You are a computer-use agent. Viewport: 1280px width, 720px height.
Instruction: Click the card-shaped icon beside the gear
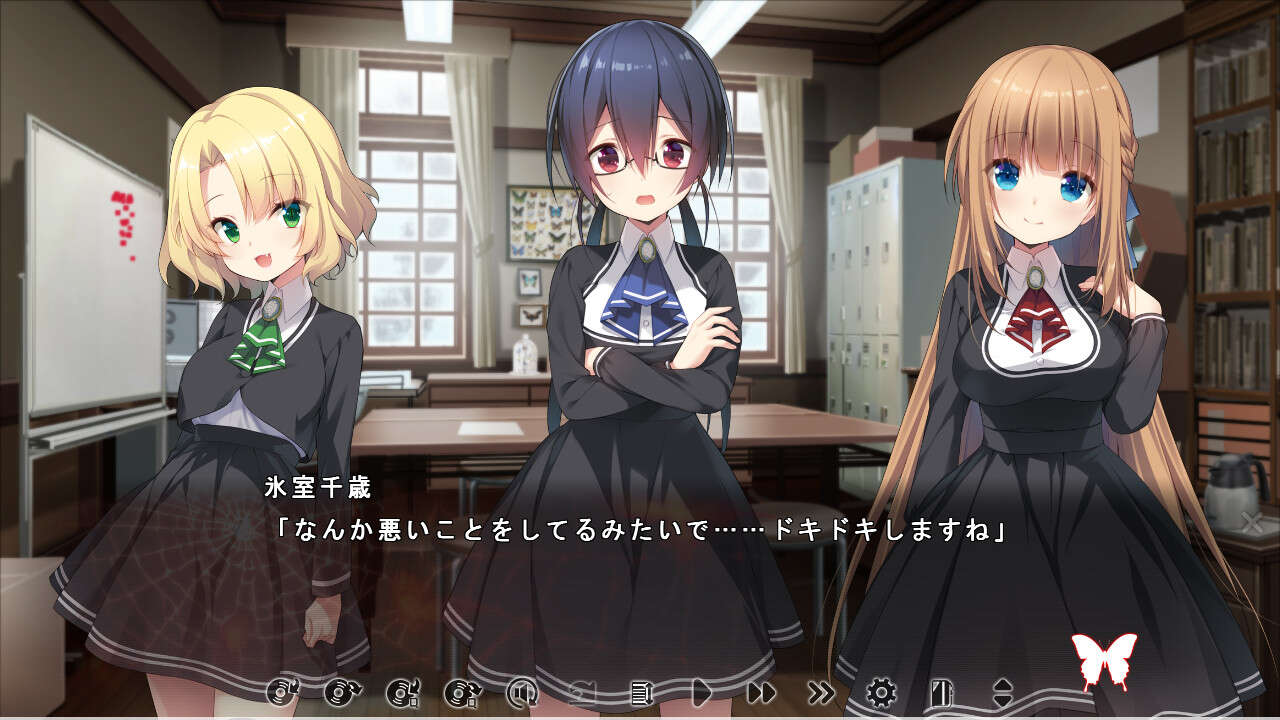coord(939,691)
